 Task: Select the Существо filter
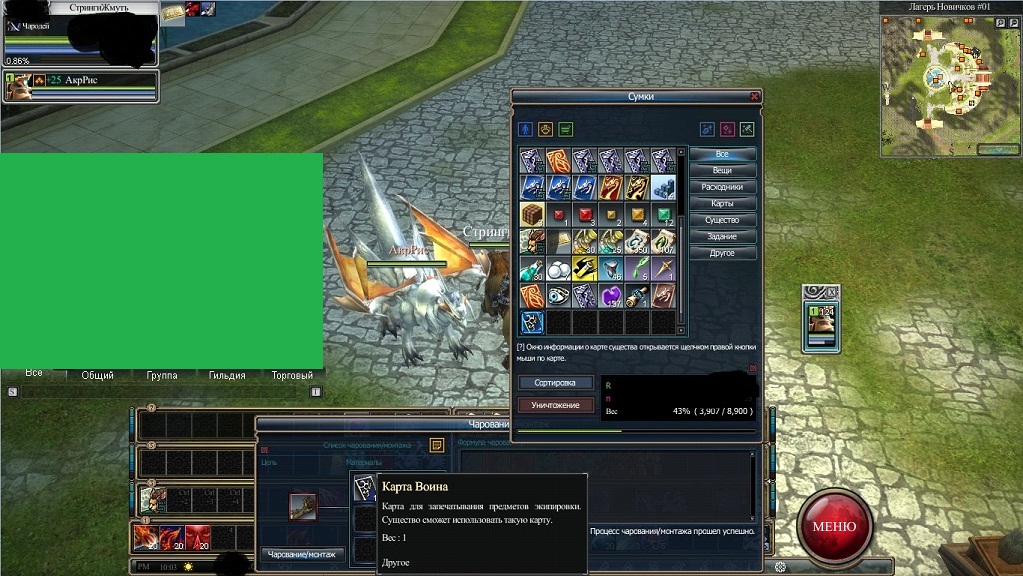[x=722, y=220]
